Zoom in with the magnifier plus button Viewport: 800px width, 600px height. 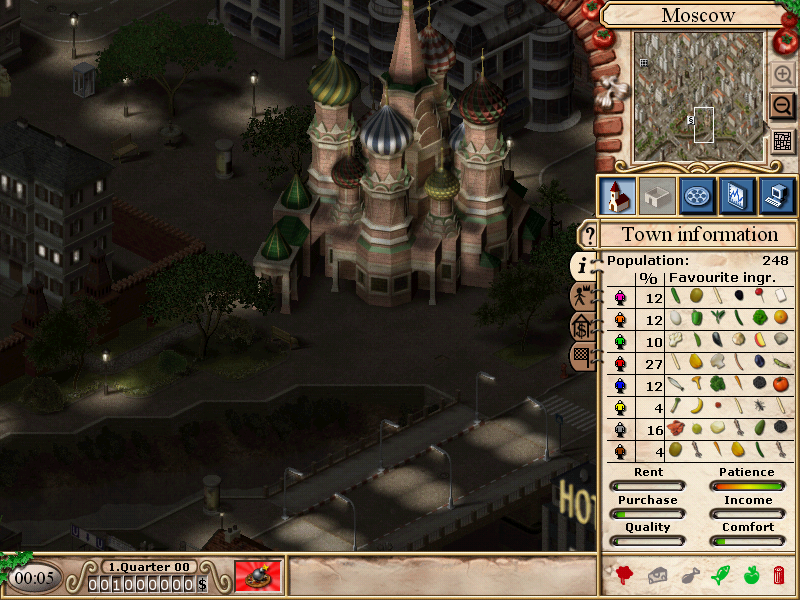(783, 75)
